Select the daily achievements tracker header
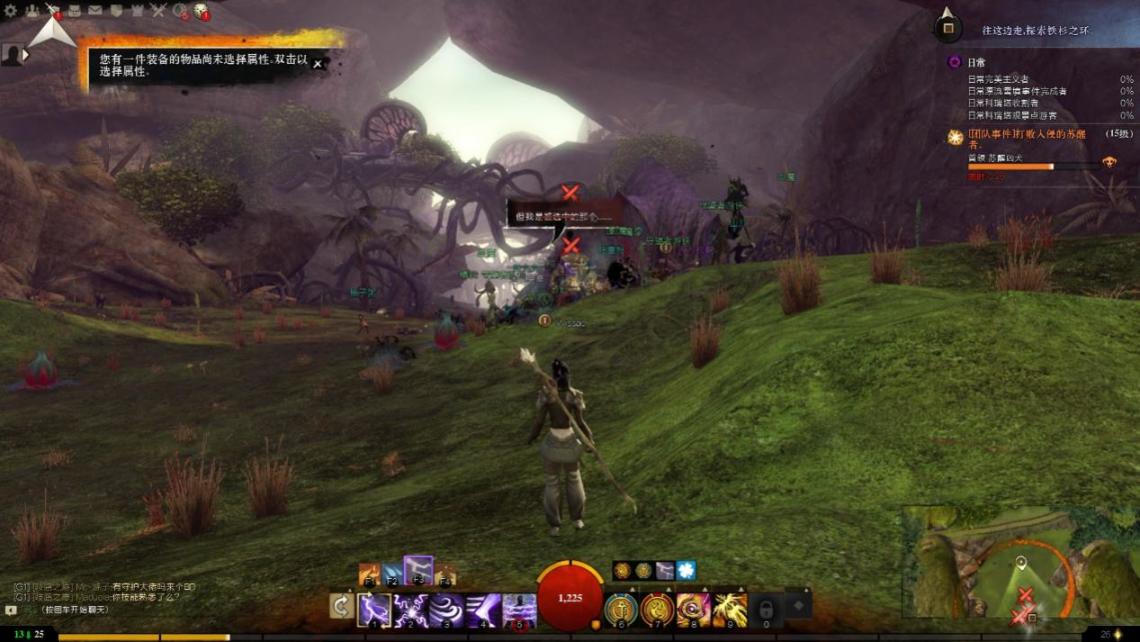The height and width of the screenshot is (642, 1140). click(x=975, y=62)
